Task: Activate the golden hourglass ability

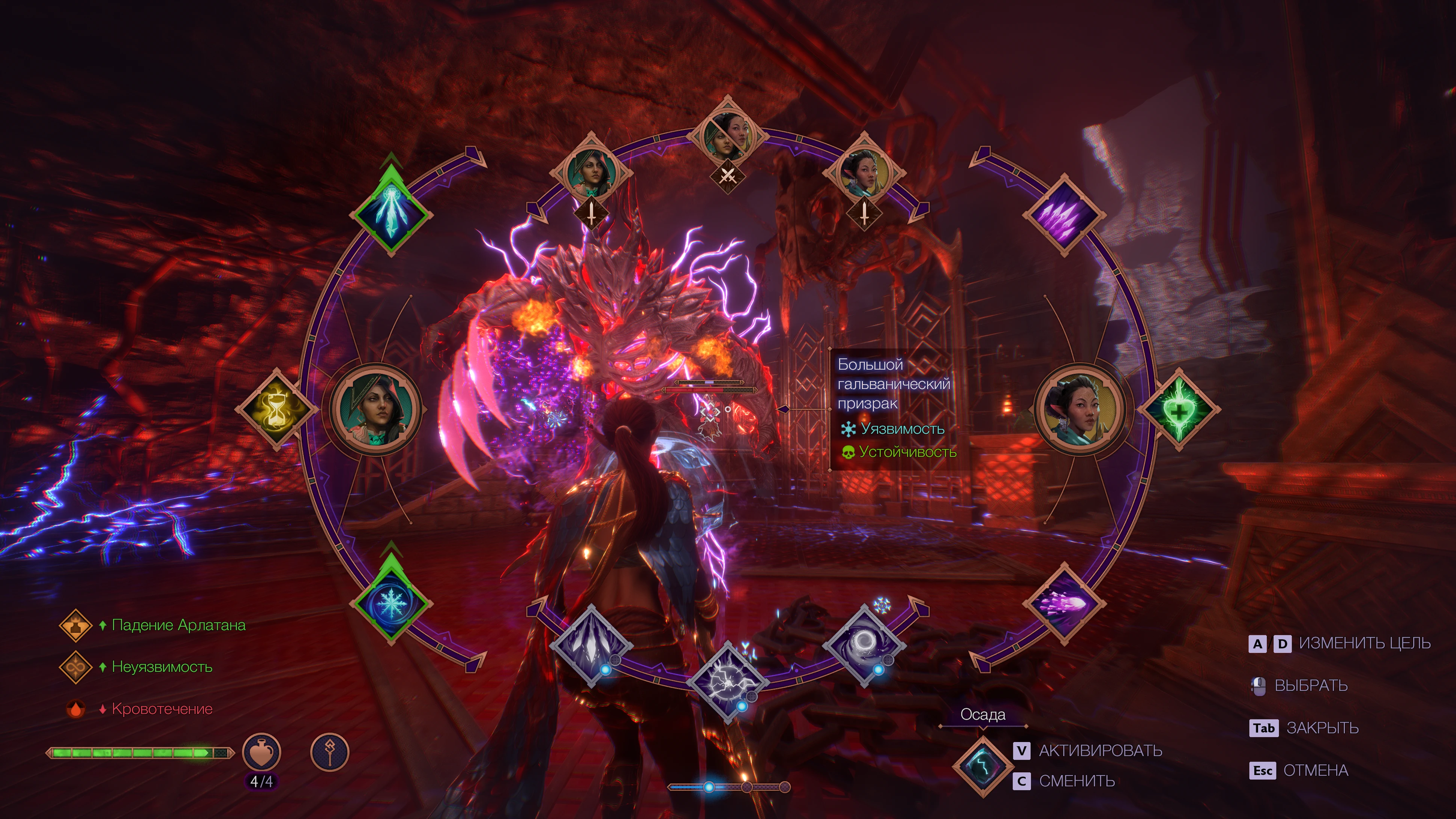Action: coord(276,409)
